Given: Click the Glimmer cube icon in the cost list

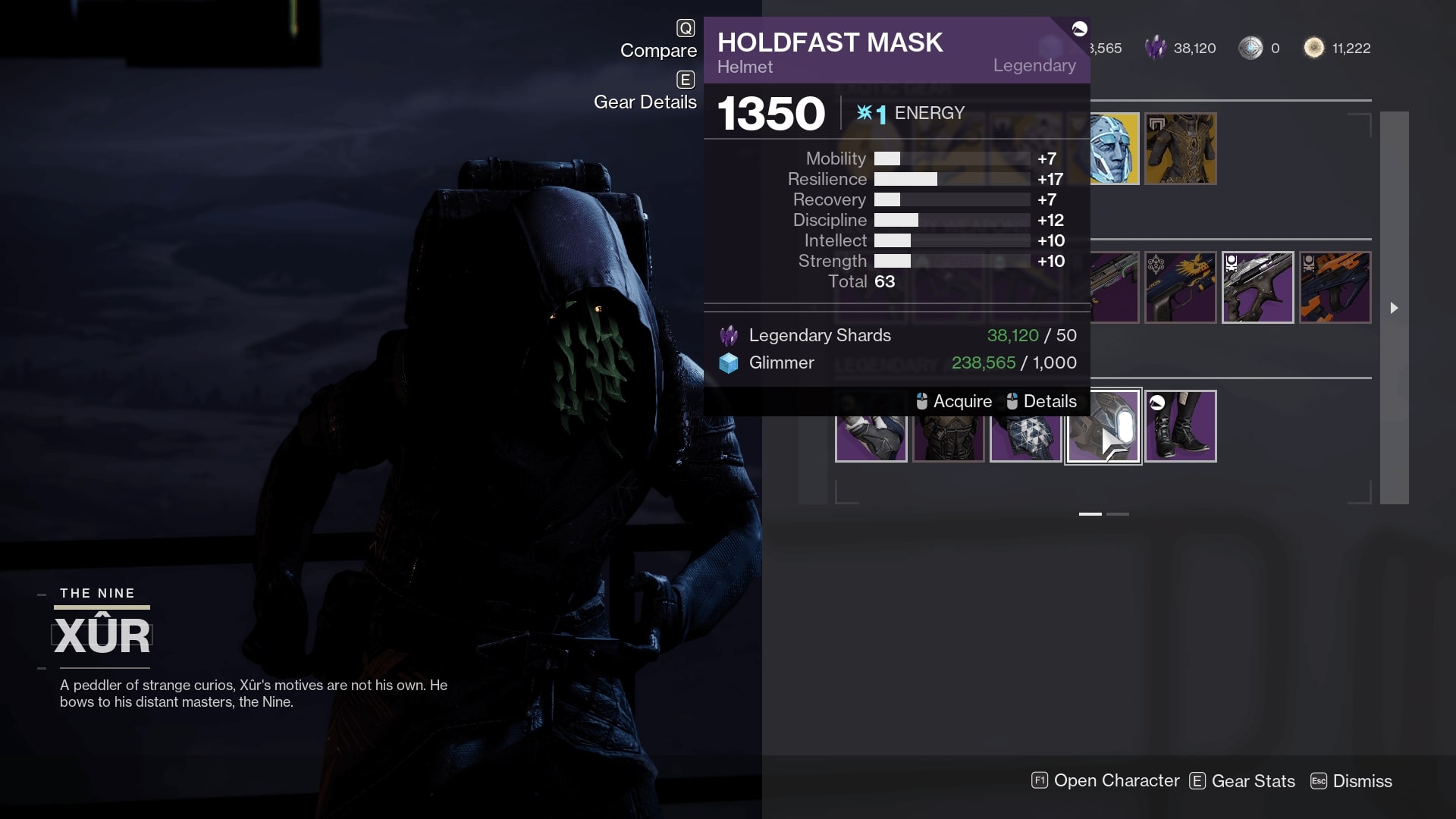Looking at the screenshot, I should [727, 362].
